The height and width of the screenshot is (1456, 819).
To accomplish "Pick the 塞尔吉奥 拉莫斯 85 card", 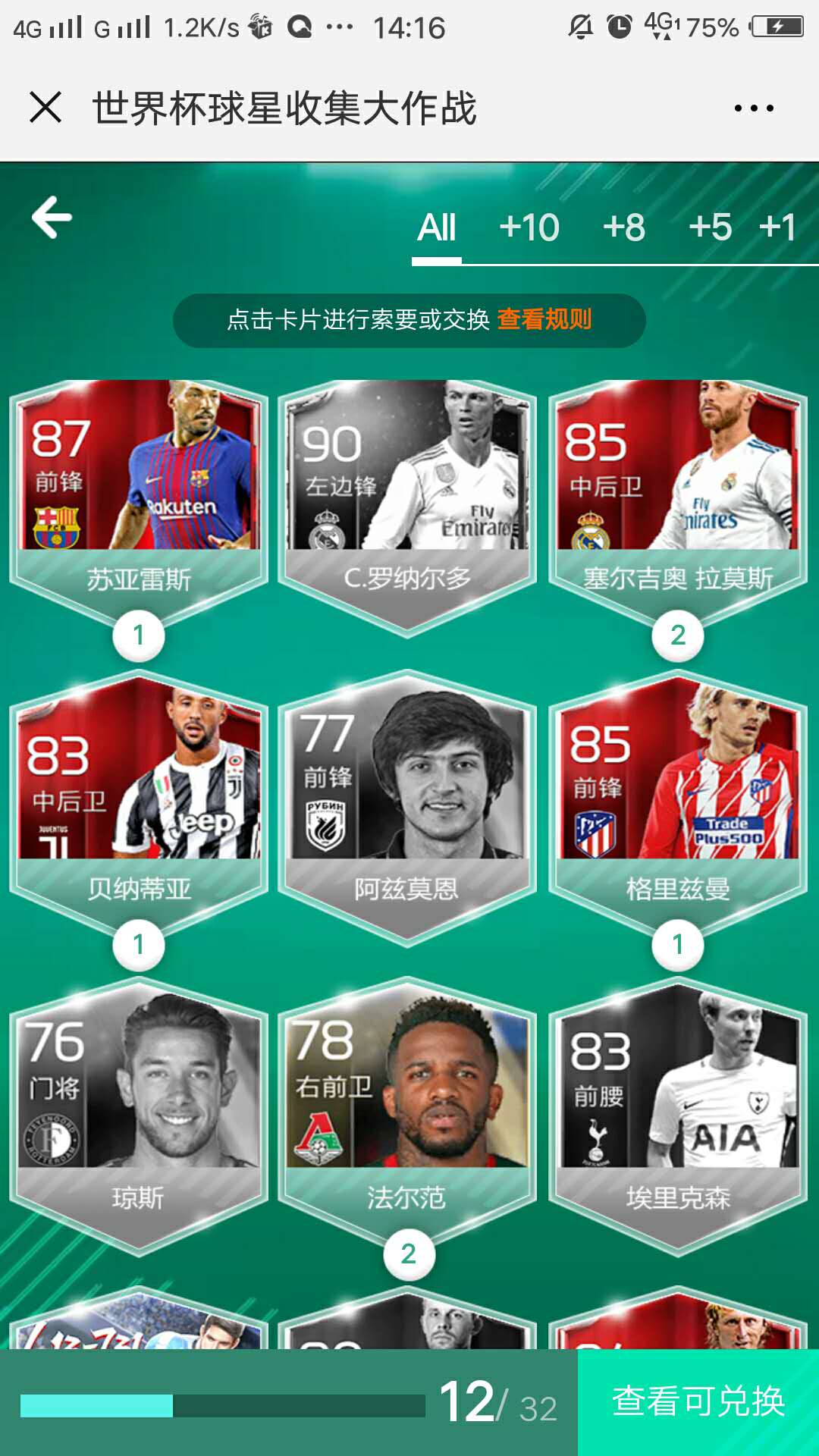I will click(x=677, y=493).
